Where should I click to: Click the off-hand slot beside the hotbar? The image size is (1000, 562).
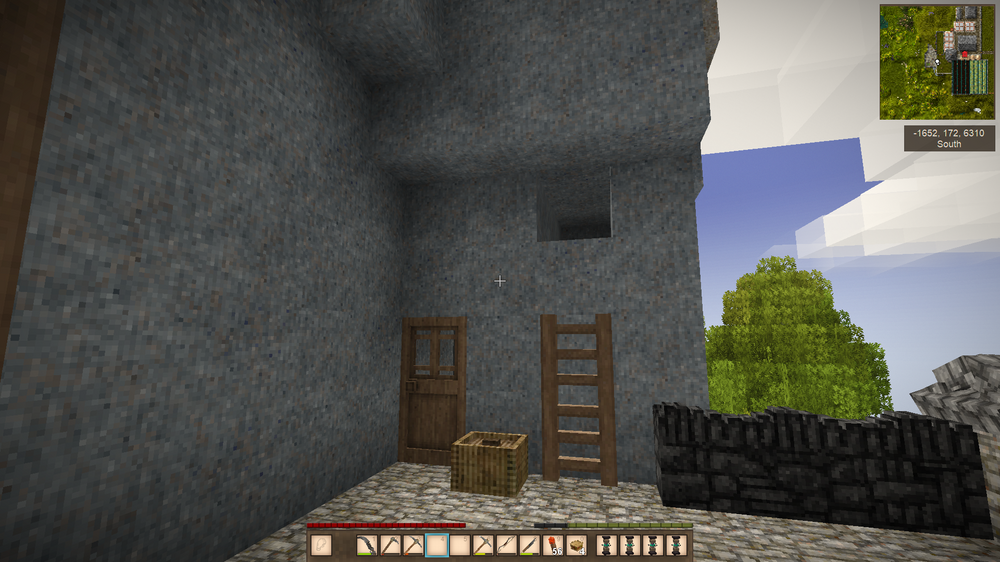tap(322, 545)
